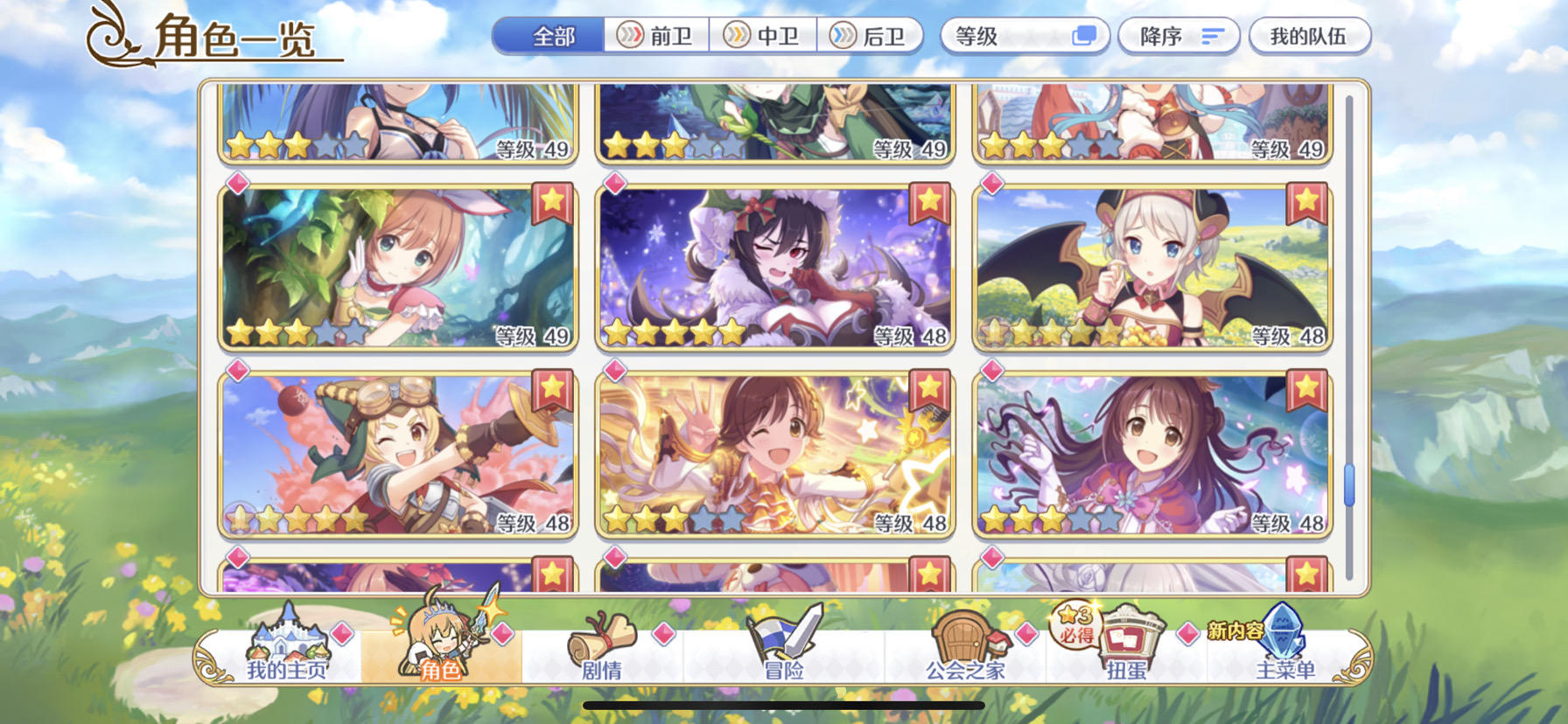Viewport: 1568px width, 724px height.
Task: Open the 降序 sort order selector
Action: tap(1179, 35)
